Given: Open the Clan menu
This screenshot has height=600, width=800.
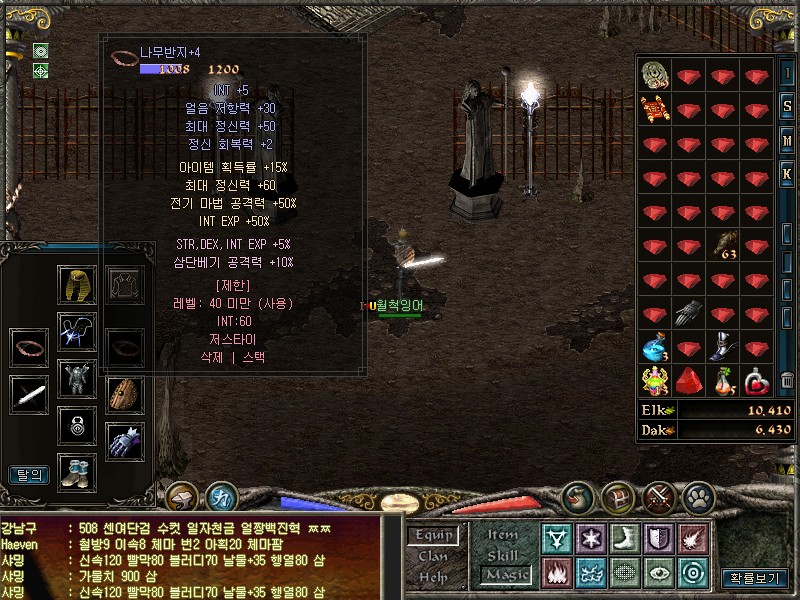Looking at the screenshot, I should (x=433, y=556).
